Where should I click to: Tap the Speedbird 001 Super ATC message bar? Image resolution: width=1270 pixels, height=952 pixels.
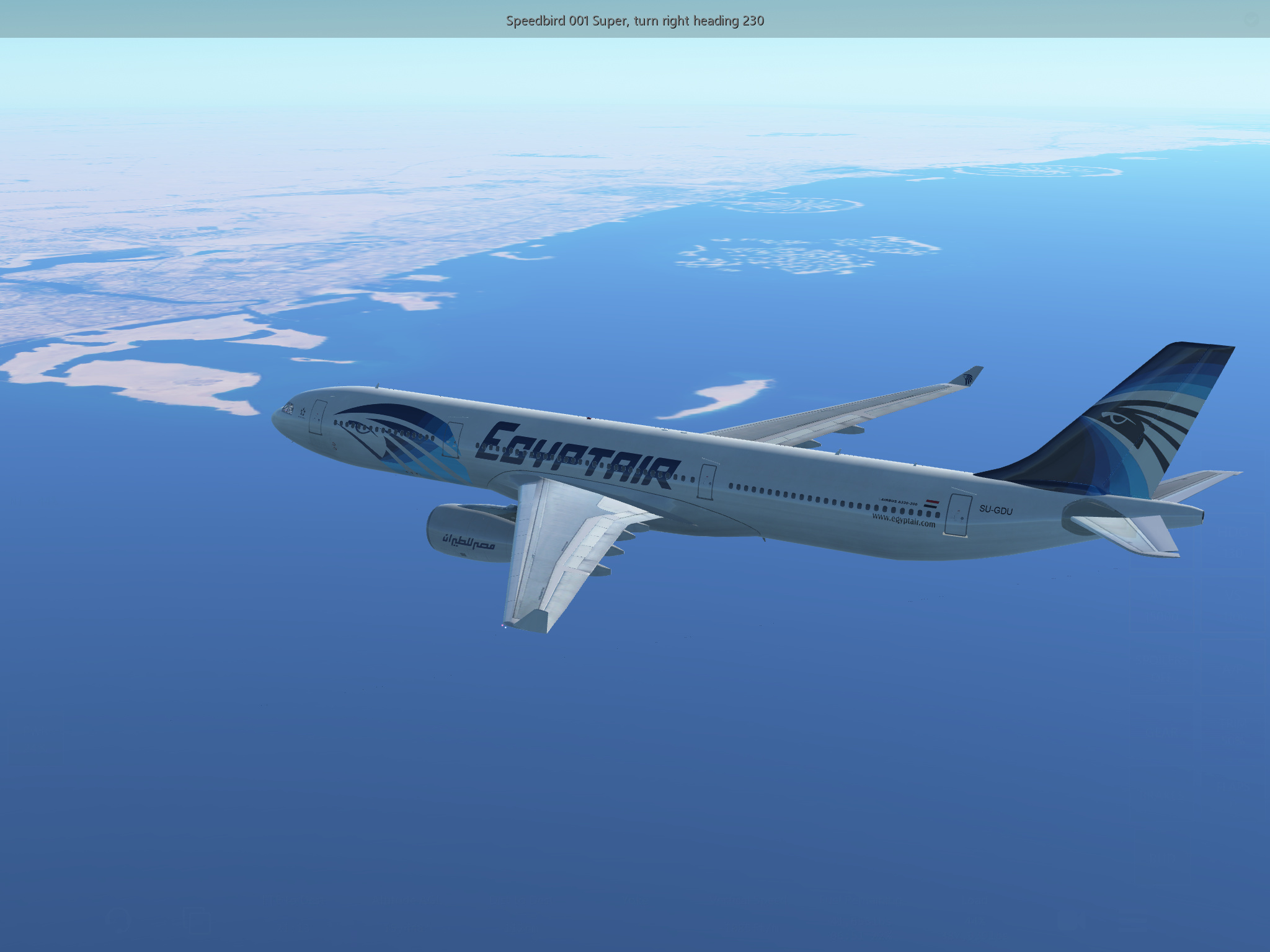[634, 20]
